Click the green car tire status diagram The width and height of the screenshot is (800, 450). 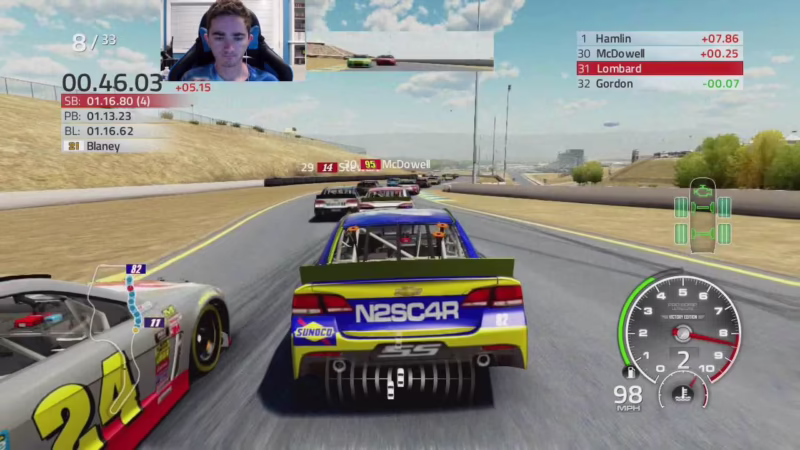click(x=702, y=212)
